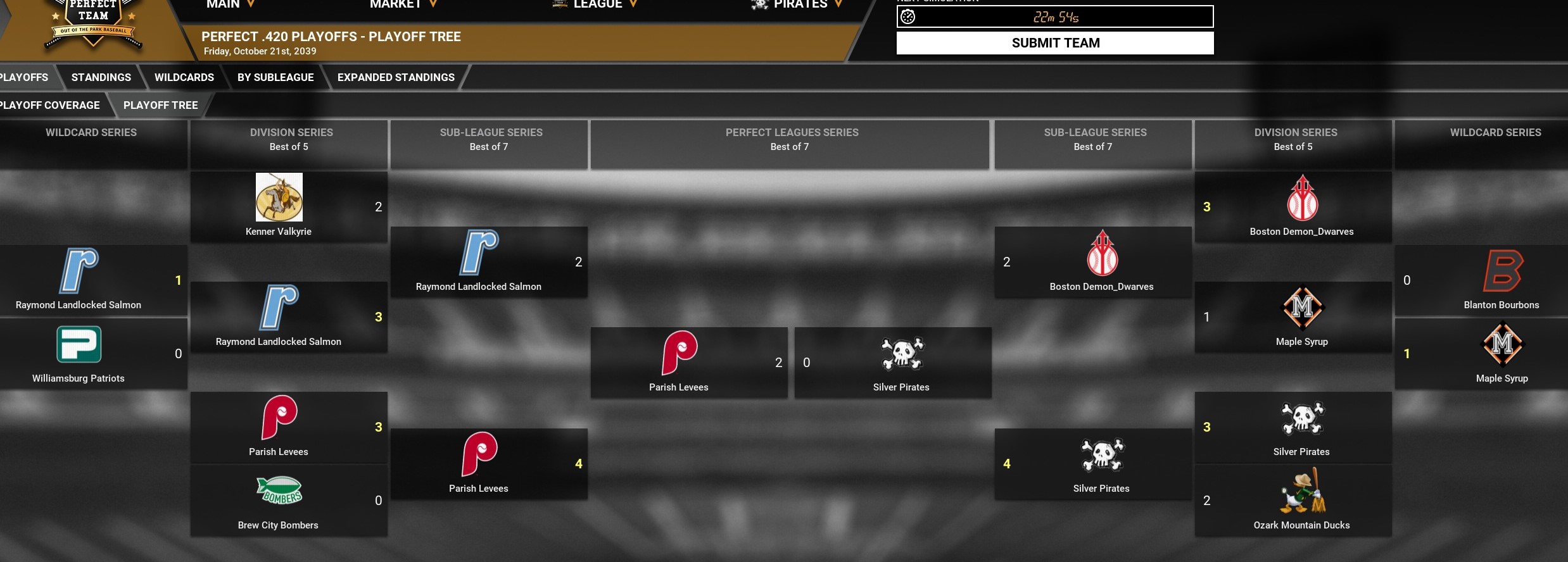Show the By Subleague tab
1568x562 pixels.
pyautogui.click(x=275, y=77)
